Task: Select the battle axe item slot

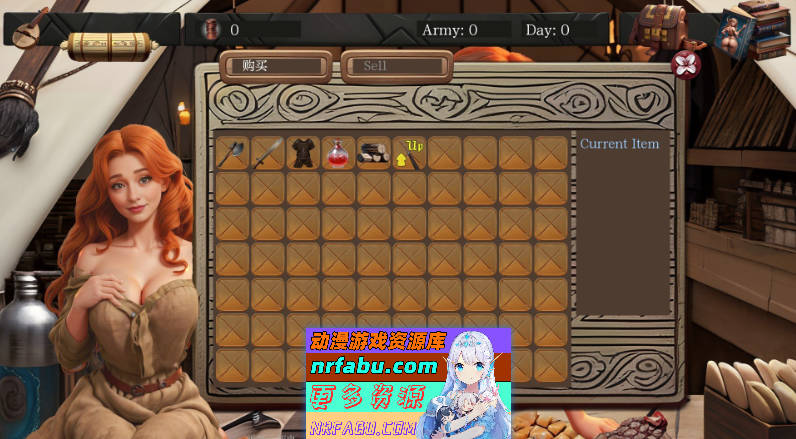Action: click(x=233, y=153)
